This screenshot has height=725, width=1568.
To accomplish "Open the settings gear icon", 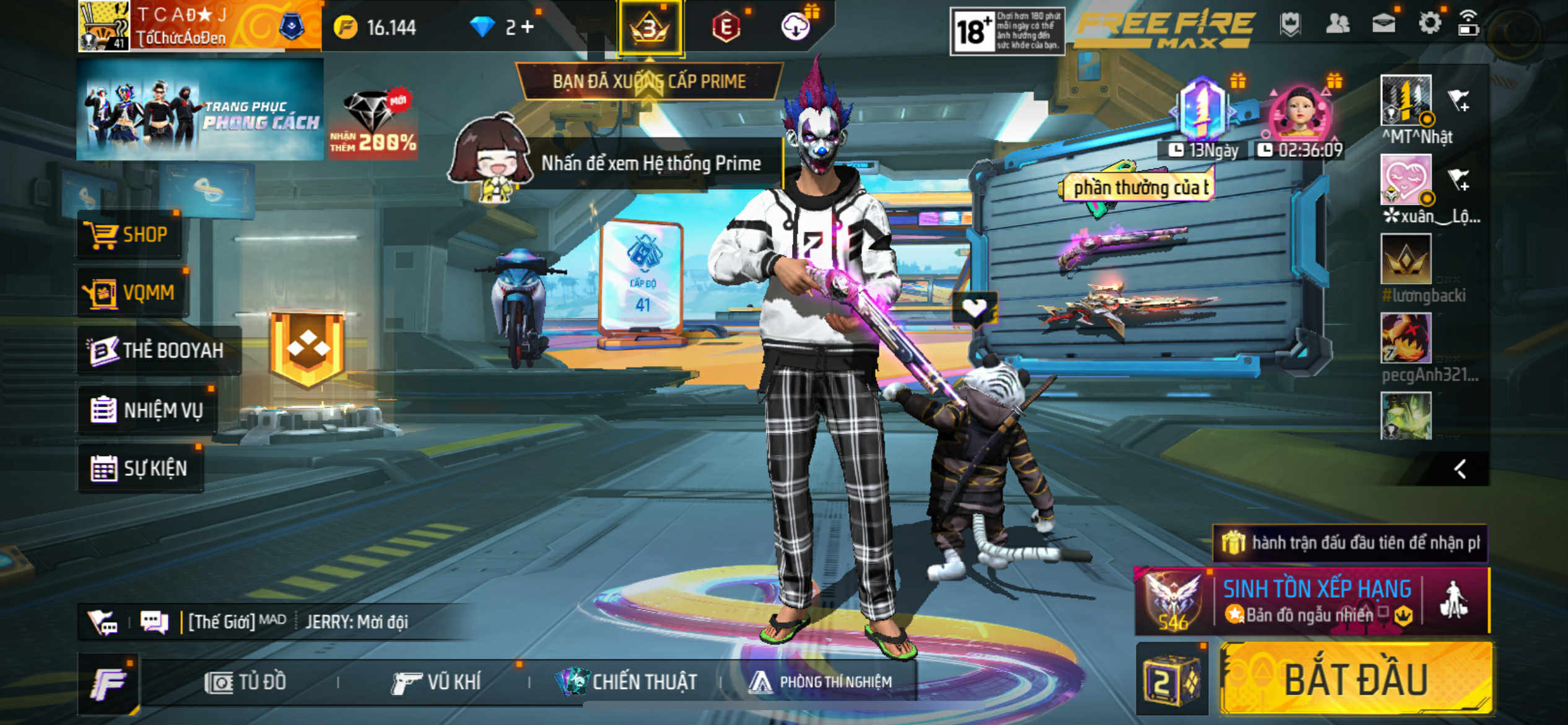I will tap(1429, 25).
